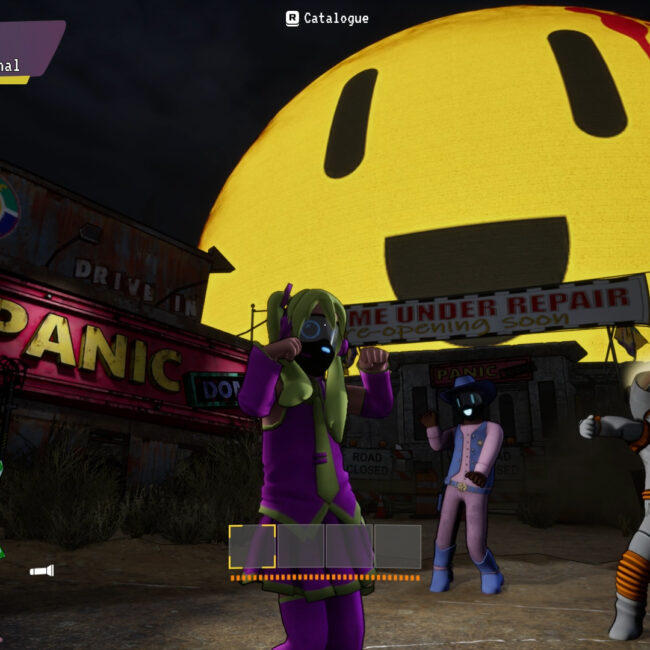Click the white flashlight icon
The height and width of the screenshot is (650, 650).
(x=41, y=571)
